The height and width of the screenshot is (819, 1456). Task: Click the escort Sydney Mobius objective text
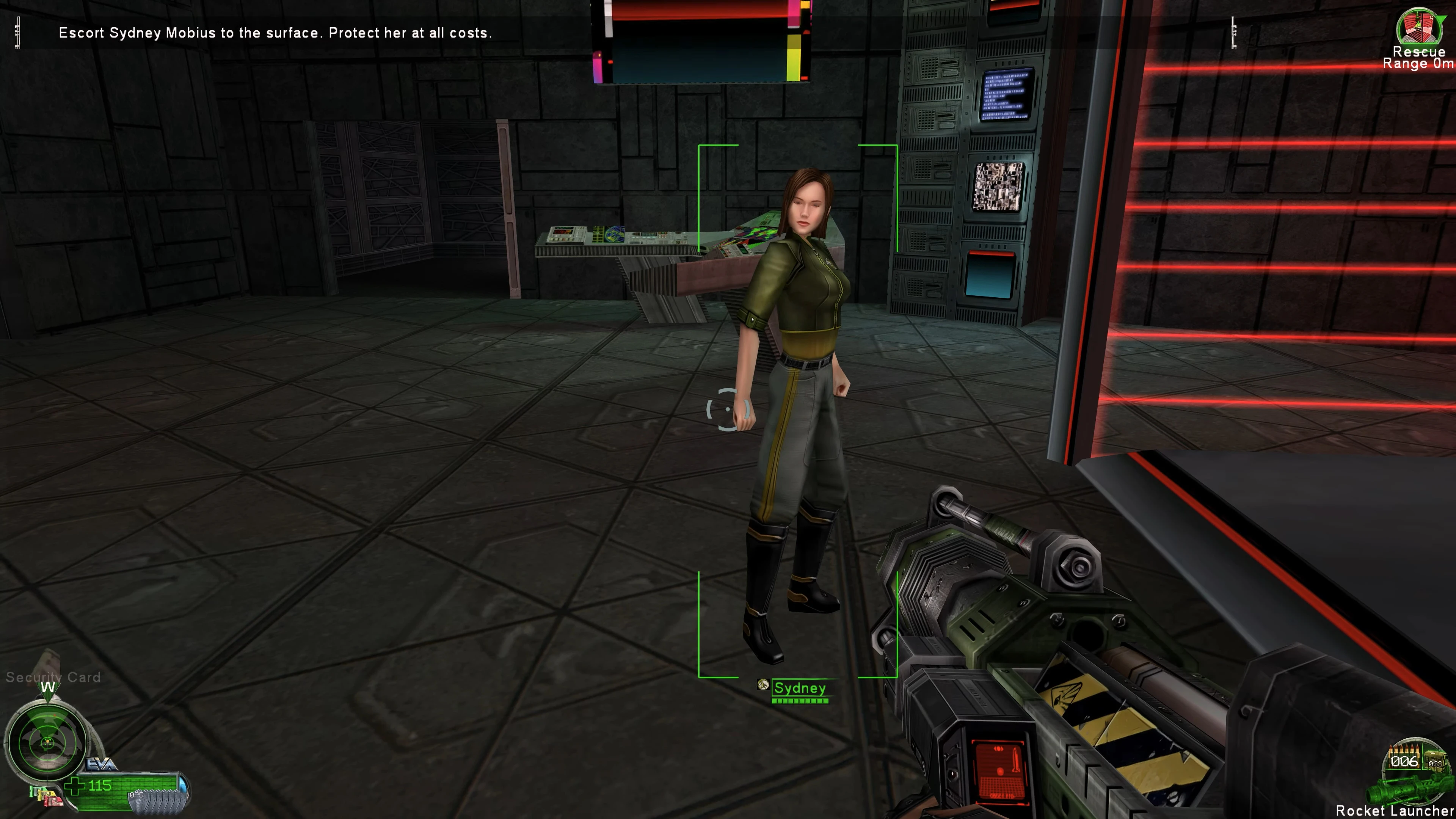pos(275,33)
